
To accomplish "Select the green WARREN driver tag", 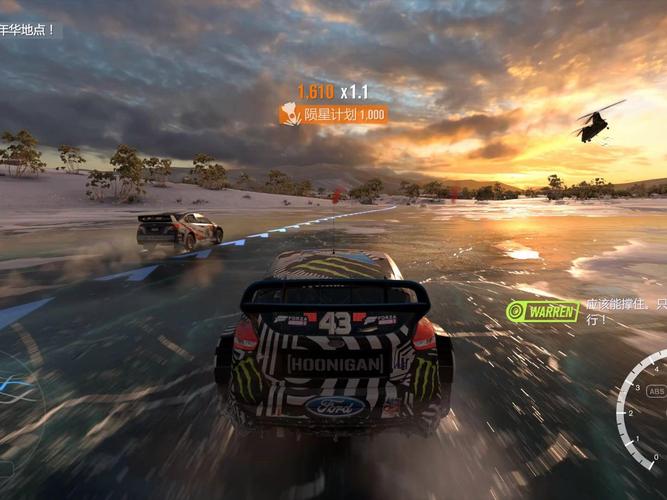I will pos(543,311).
